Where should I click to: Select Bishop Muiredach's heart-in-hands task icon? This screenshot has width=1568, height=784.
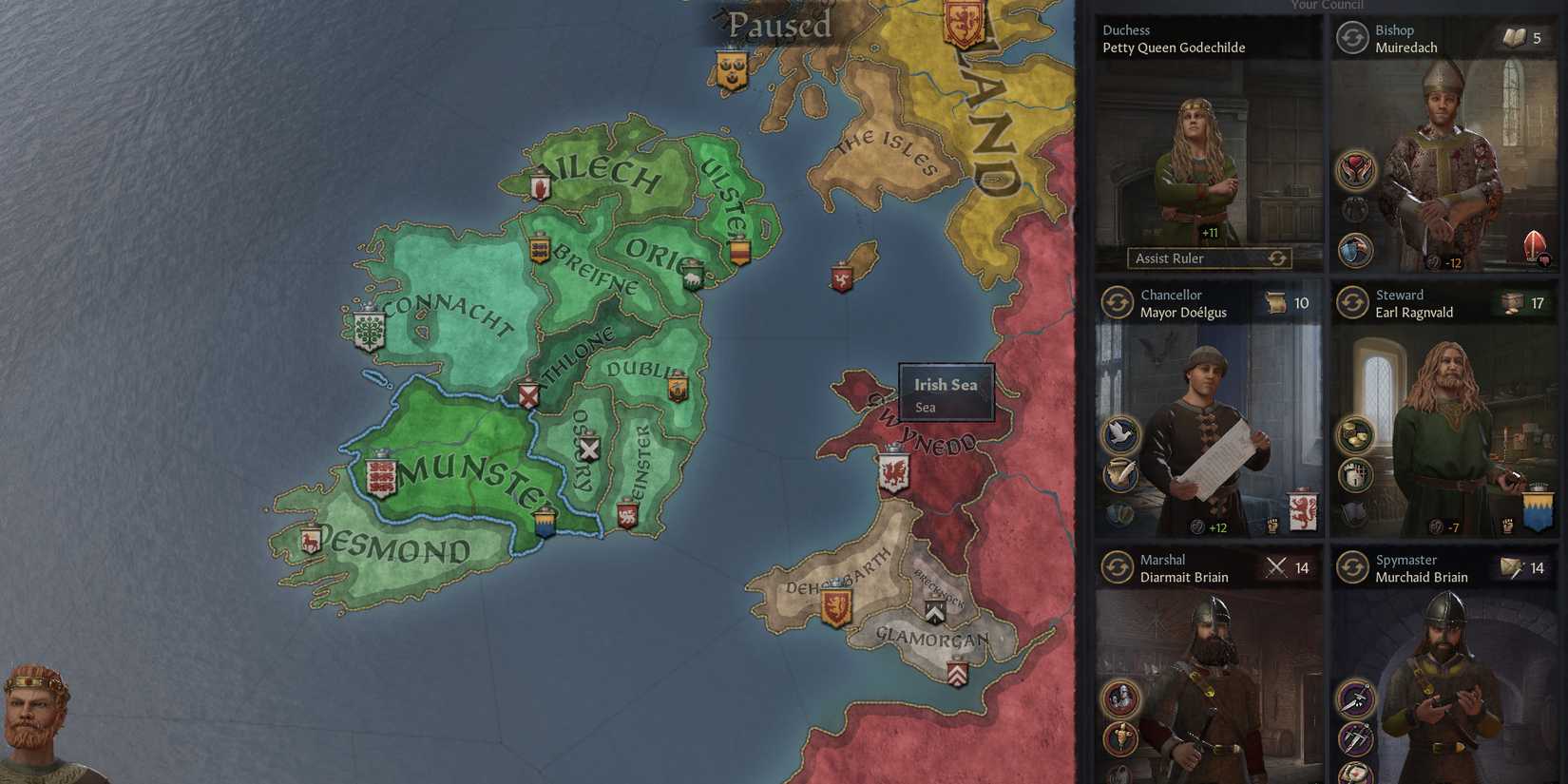(x=1356, y=169)
